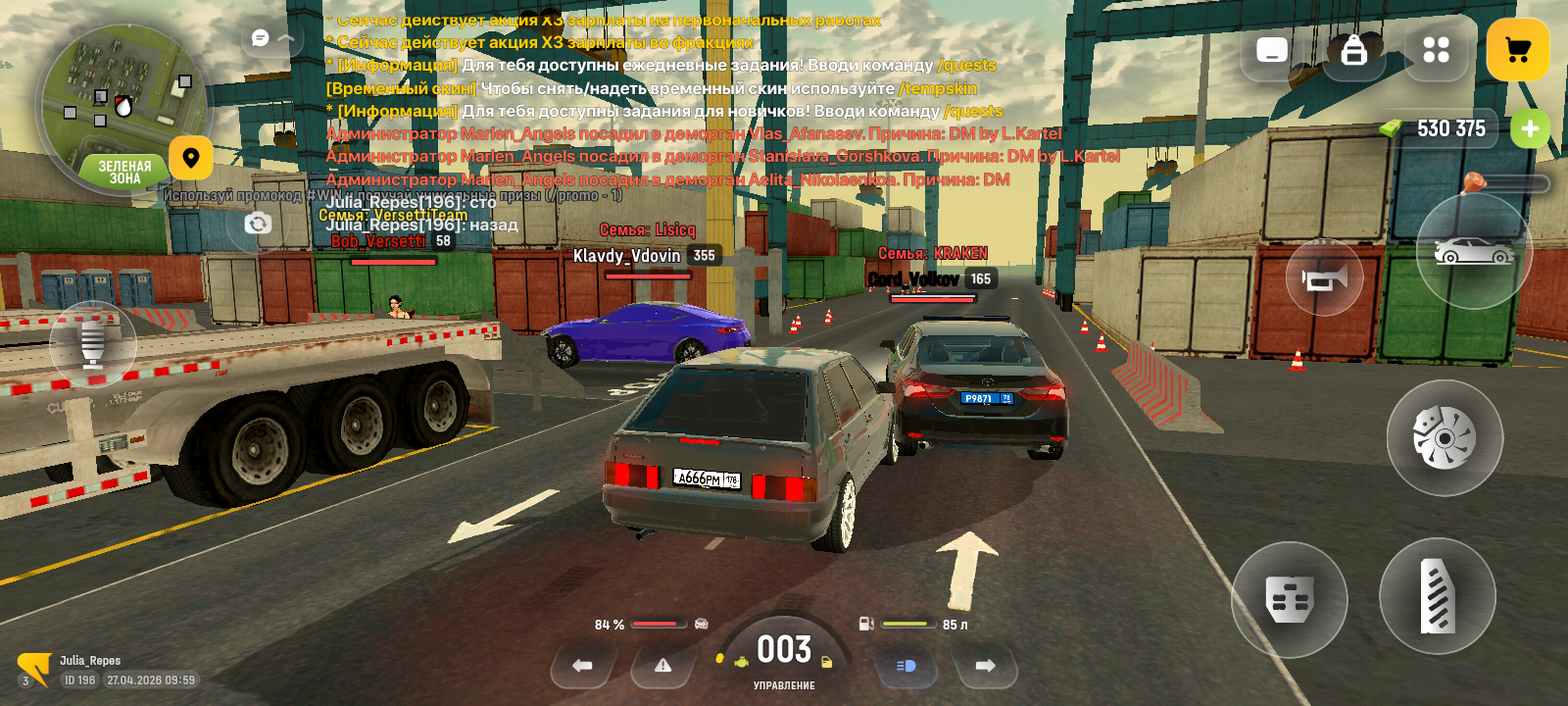Open the phone icon
Viewport: 1568px width, 706px height.
1271,50
